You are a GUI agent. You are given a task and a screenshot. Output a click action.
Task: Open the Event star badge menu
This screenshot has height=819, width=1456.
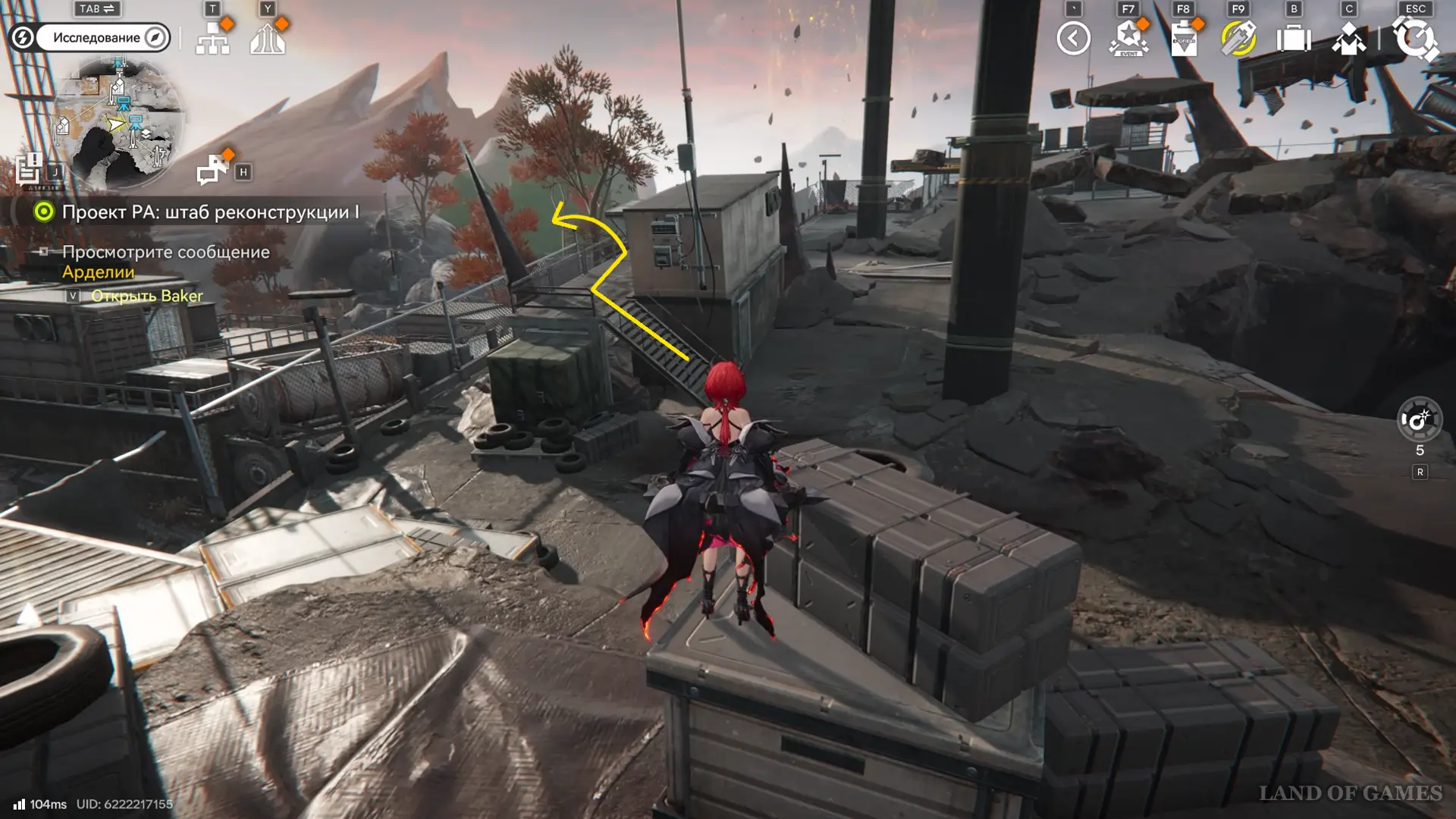tap(1128, 39)
